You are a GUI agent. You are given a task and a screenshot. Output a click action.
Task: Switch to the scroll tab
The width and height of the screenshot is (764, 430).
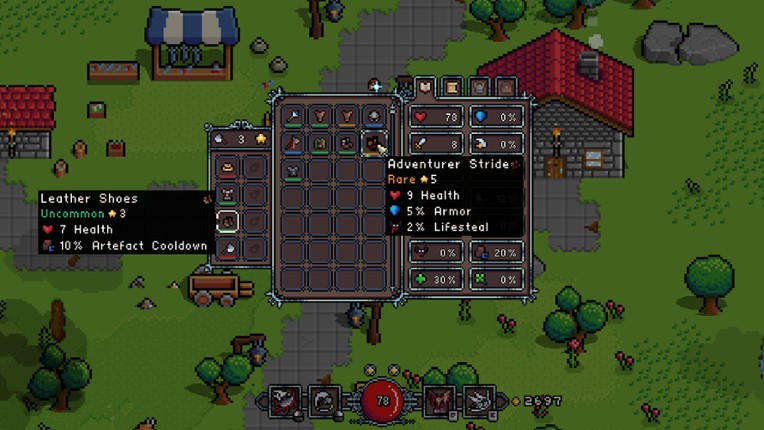[453, 87]
